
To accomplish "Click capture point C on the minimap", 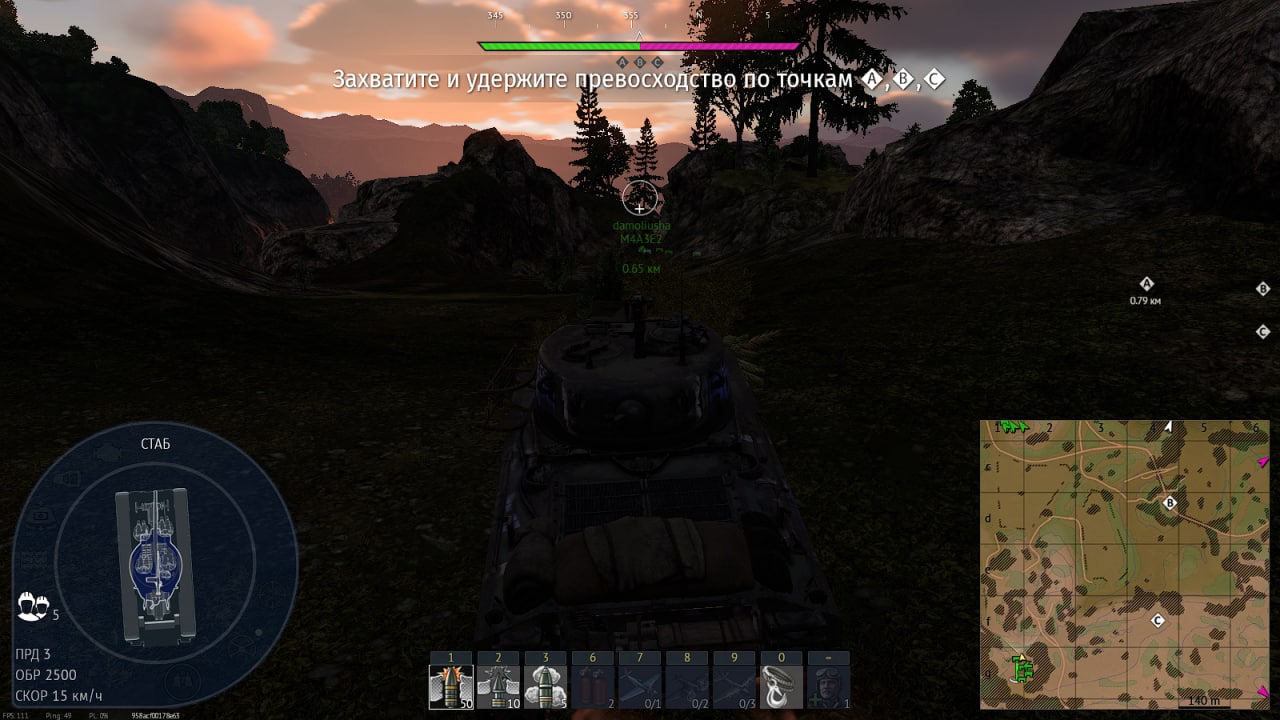I will 1158,621.
